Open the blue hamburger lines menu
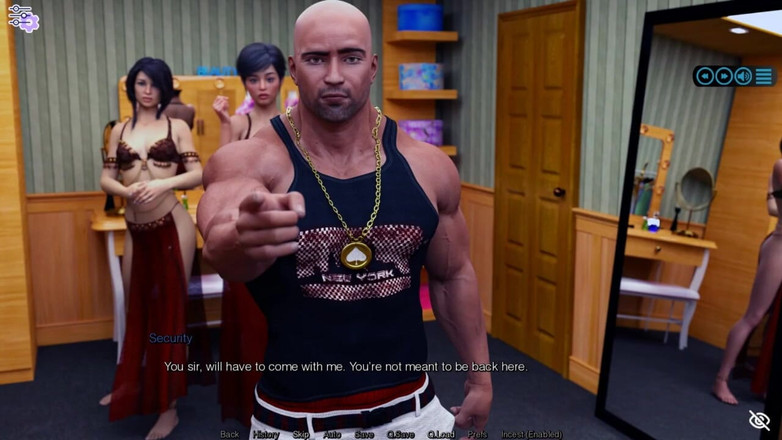 pos(764,76)
